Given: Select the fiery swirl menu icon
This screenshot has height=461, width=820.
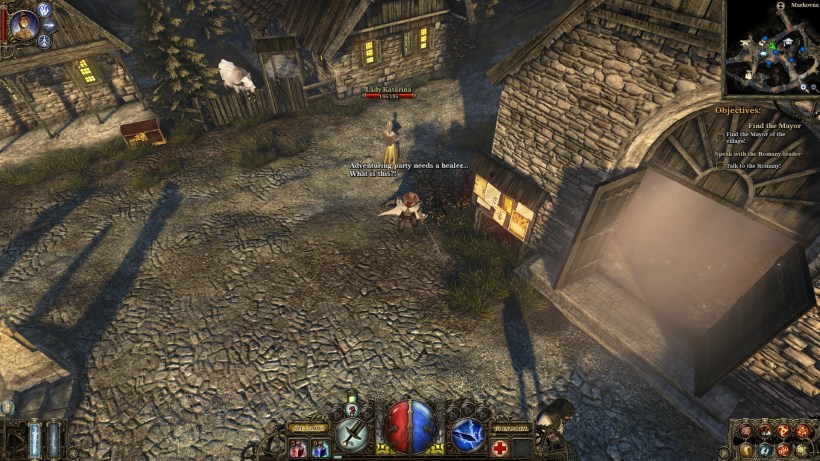Looking at the screenshot, I should 785,430.
